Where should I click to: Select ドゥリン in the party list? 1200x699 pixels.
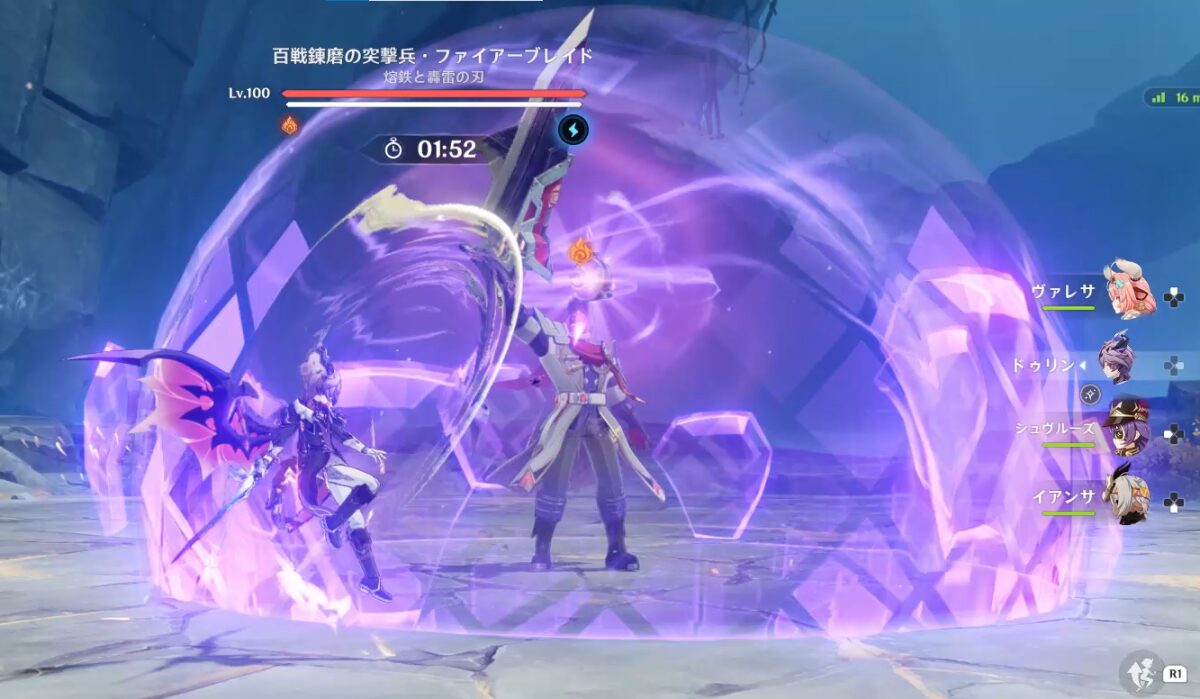tap(1118, 357)
